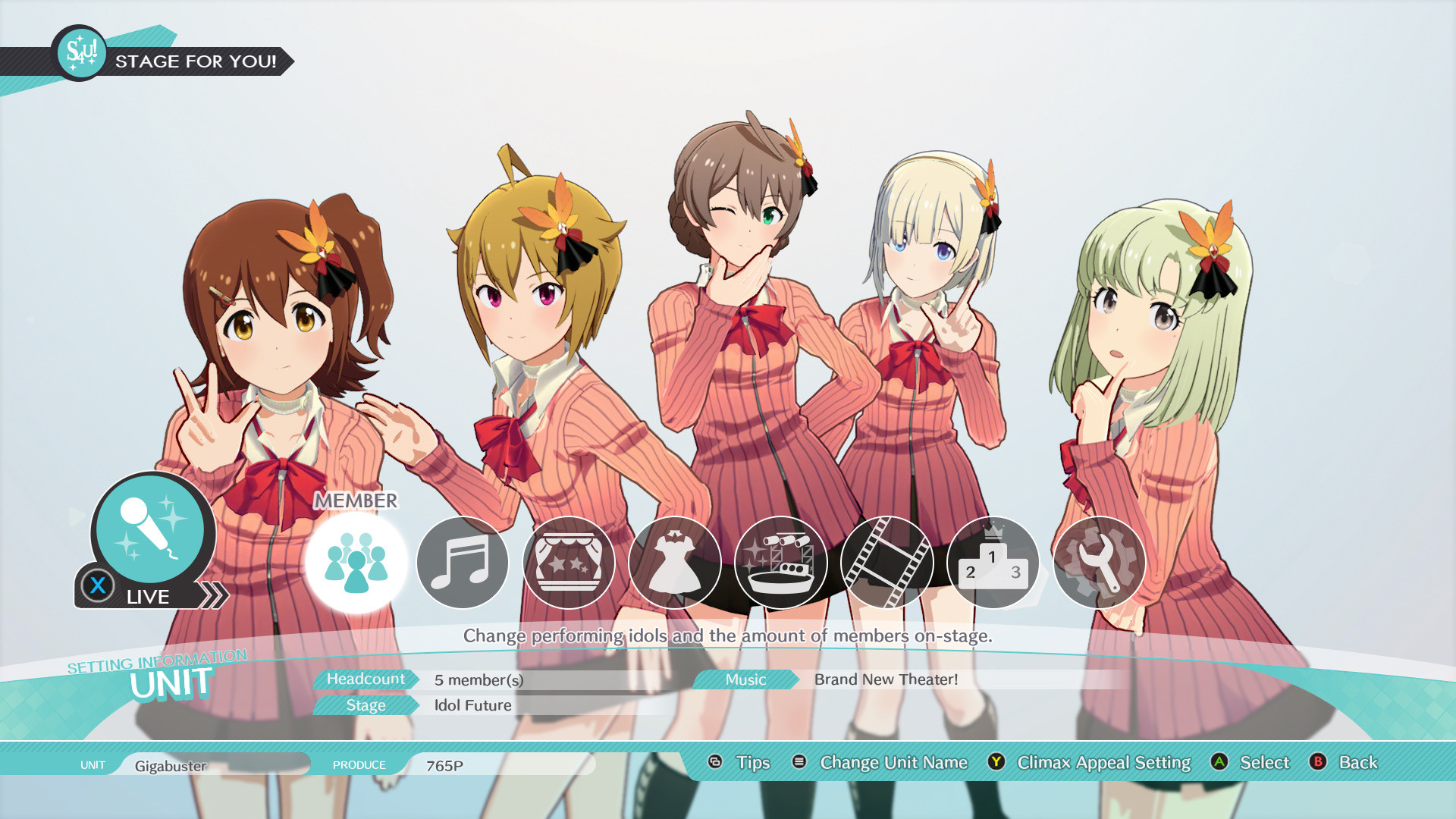1456x819 pixels.
Task: Click the Headcount 5 members entry
Action: [479, 679]
